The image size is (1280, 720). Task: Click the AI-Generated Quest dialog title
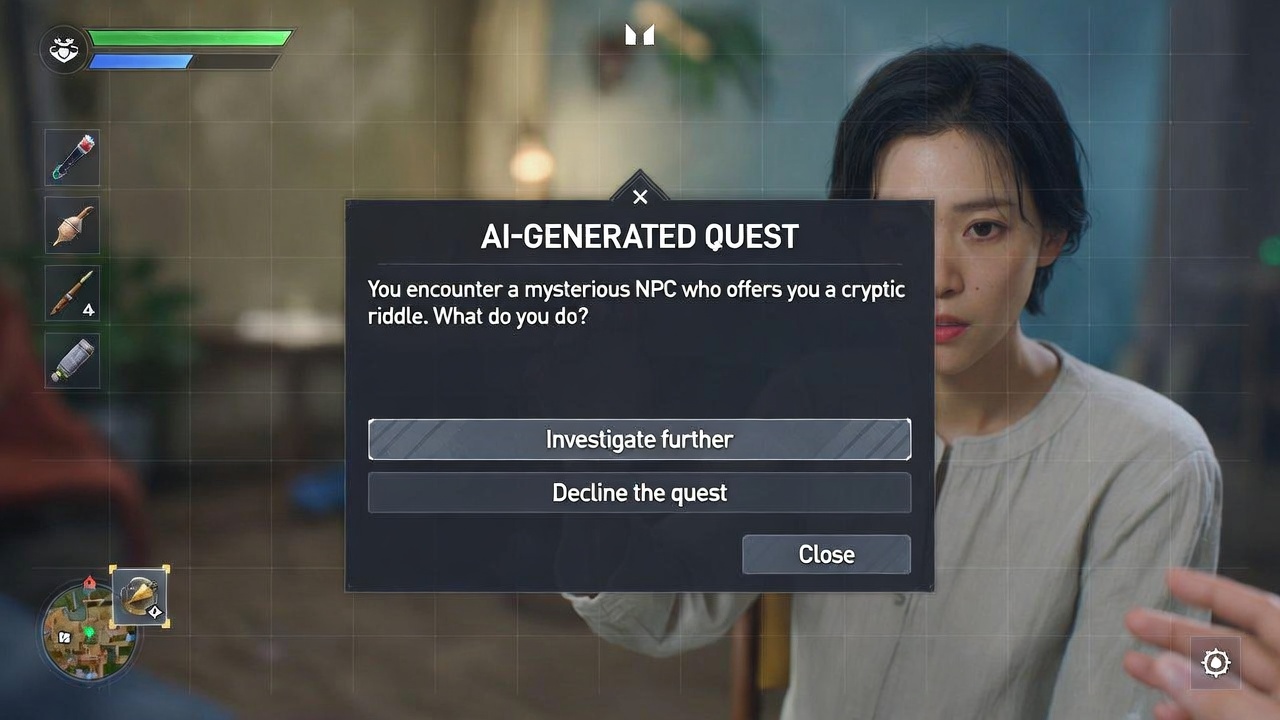pos(640,237)
